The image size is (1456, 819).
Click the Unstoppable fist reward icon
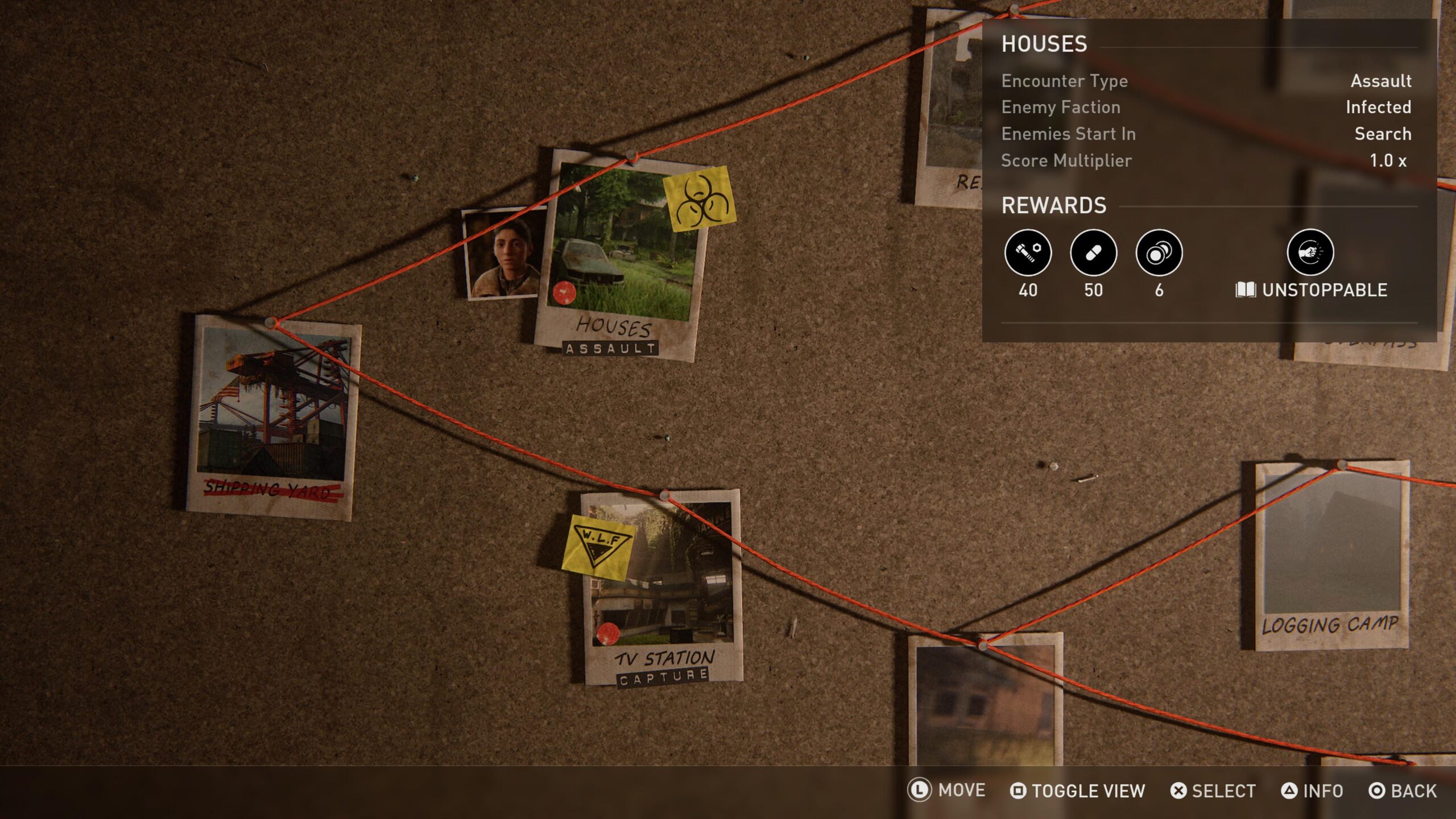point(1310,252)
